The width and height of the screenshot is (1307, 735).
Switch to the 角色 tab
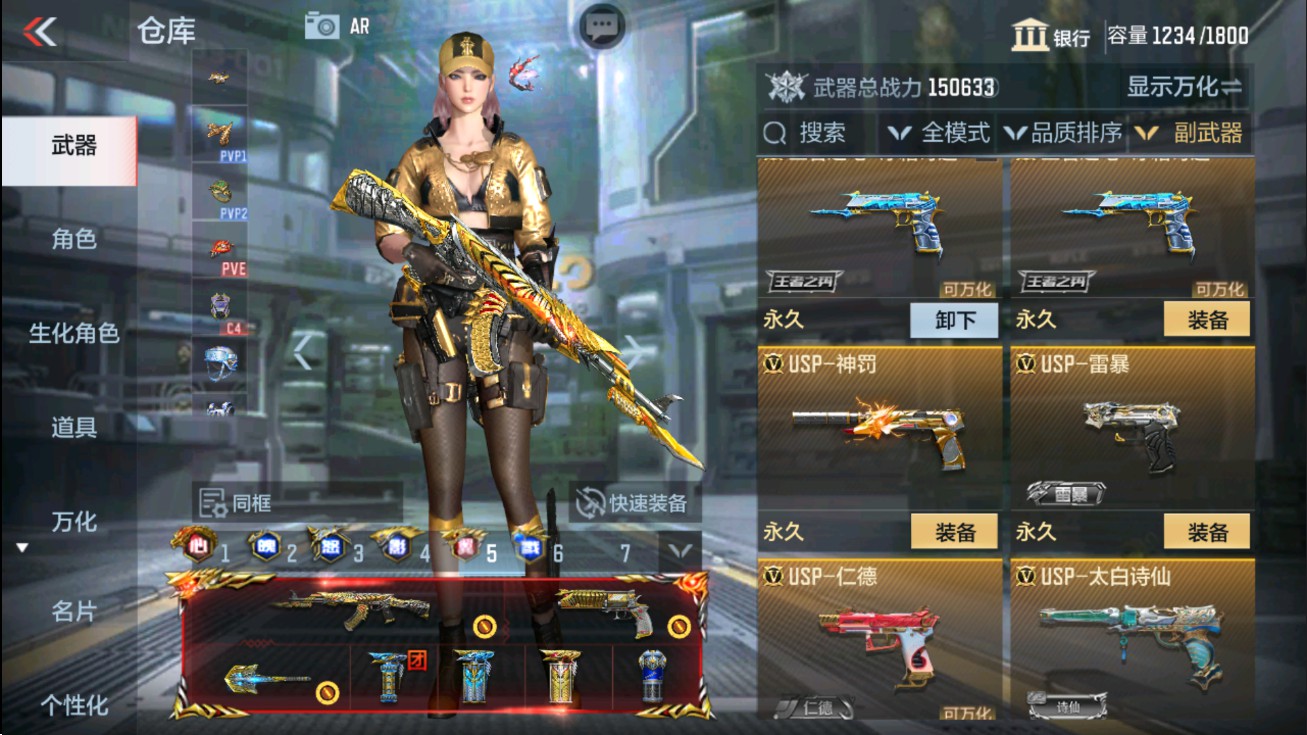click(72, 240)
